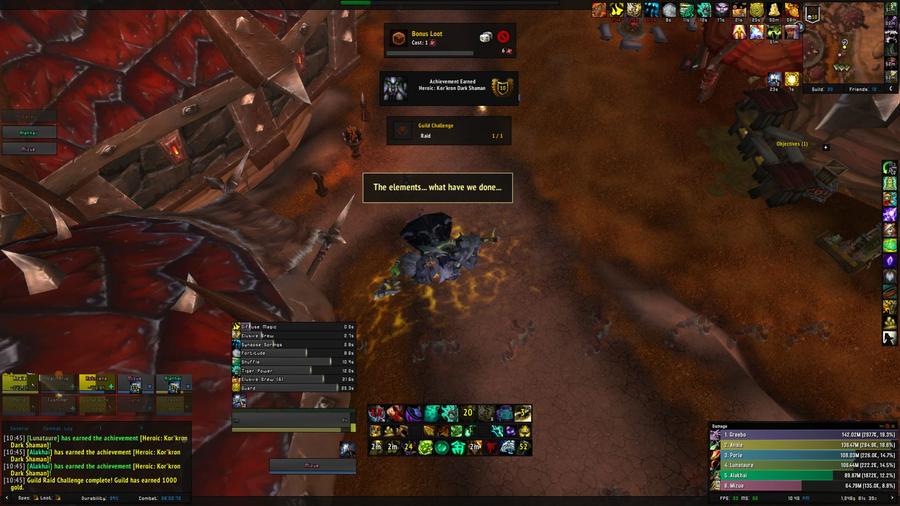Image resolution: width=900 pixels, height=506 pixels.
Task: Open the Friends counter below the minimap
Action: pyautogui.click(x=862, y=89)
